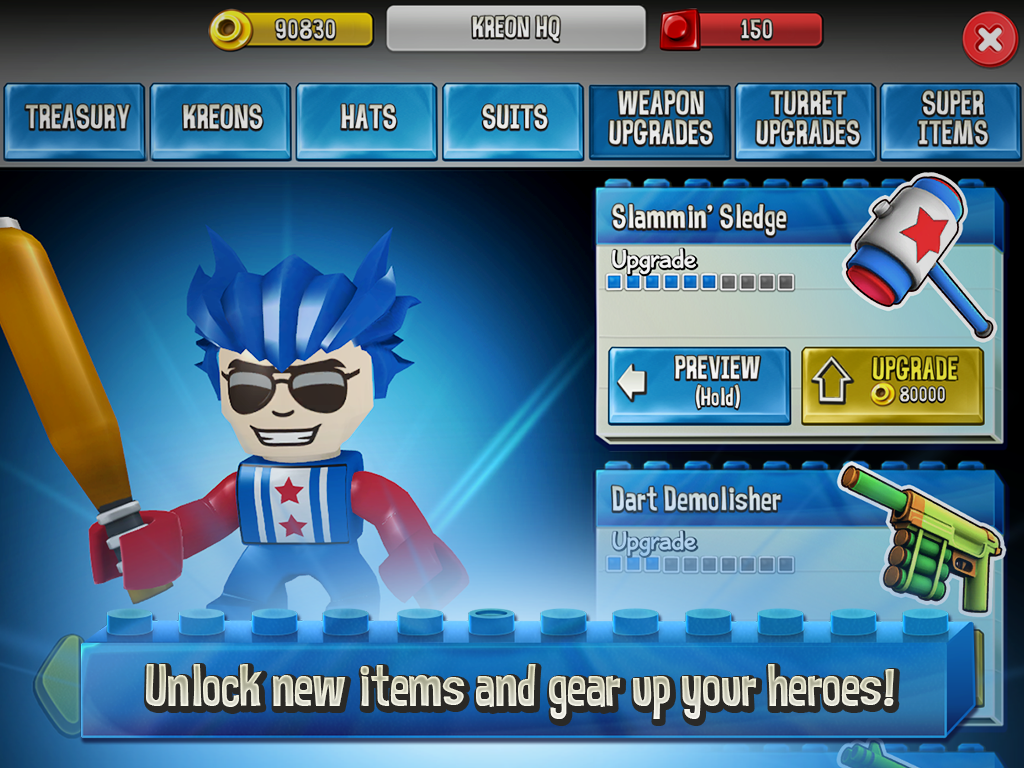Show the Hats category

coord(367,120)
